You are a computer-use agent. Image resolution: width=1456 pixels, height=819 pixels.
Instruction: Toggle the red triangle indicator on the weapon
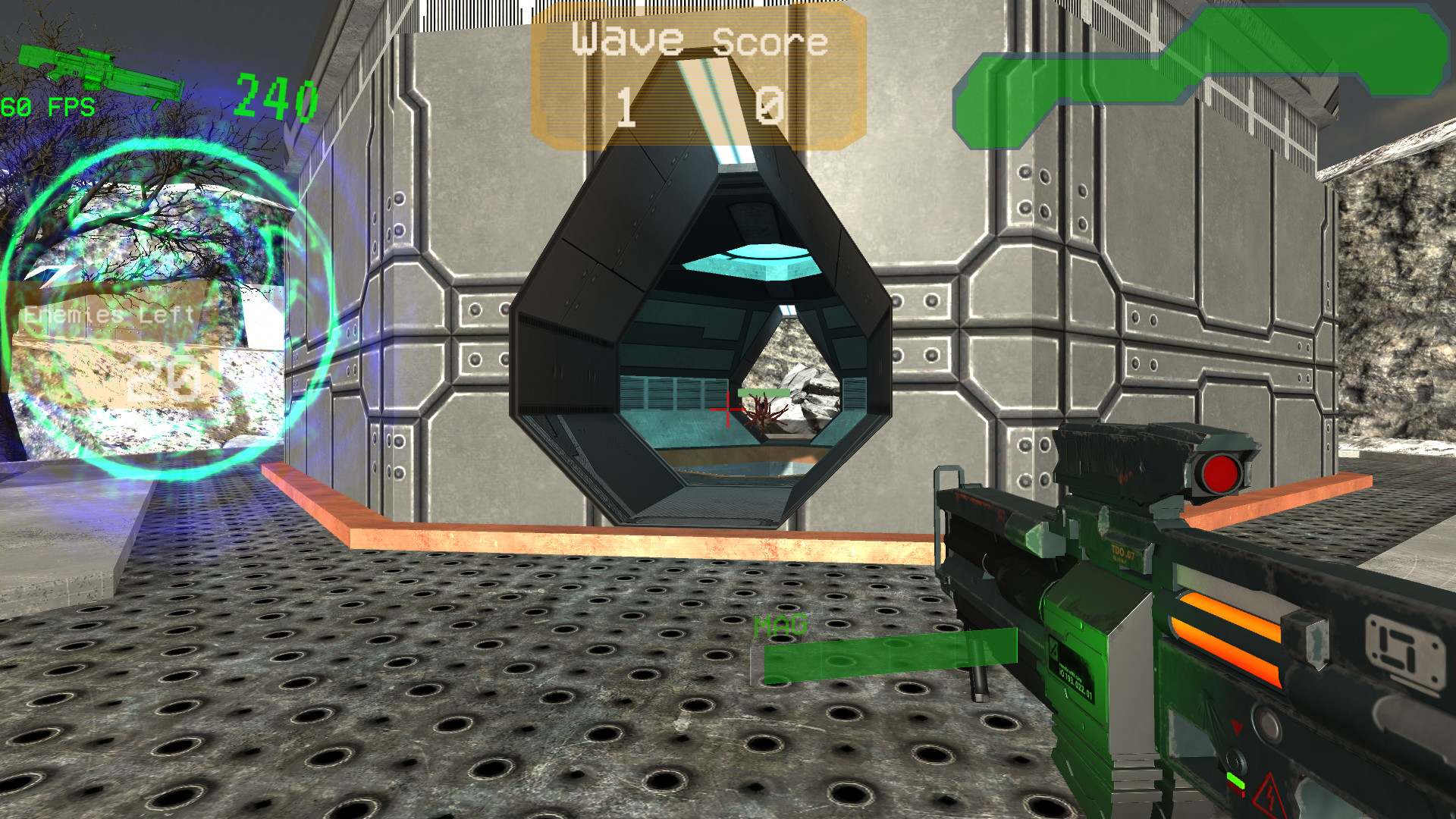1237,726
